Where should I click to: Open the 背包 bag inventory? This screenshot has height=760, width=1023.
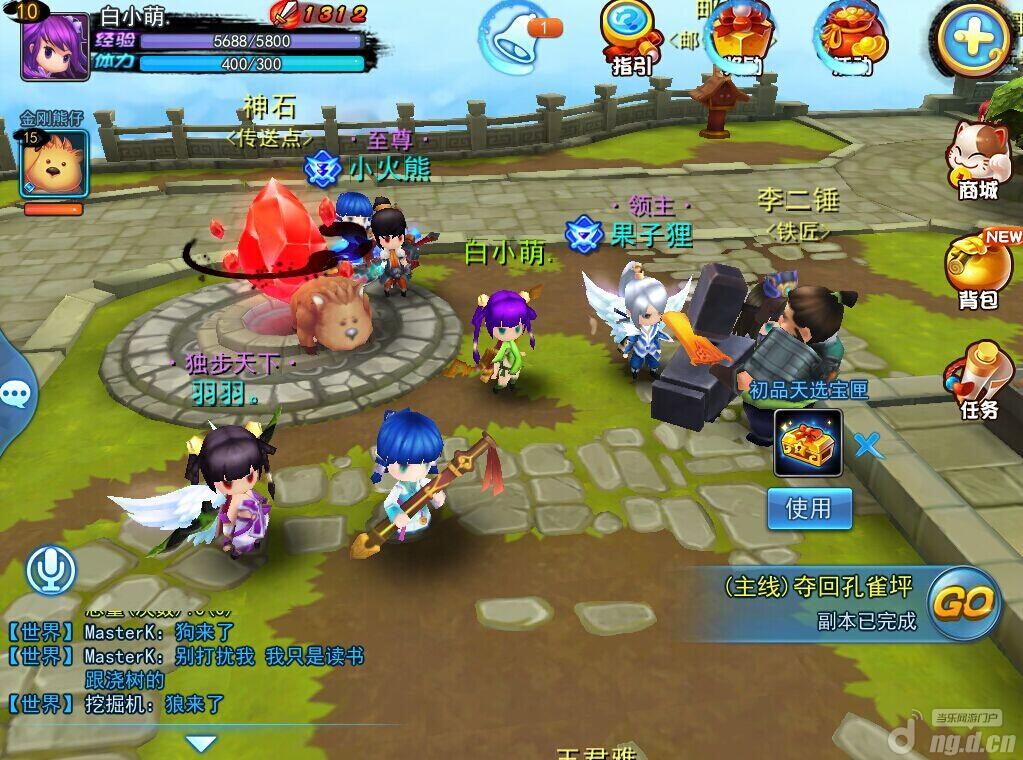(977, 270)
